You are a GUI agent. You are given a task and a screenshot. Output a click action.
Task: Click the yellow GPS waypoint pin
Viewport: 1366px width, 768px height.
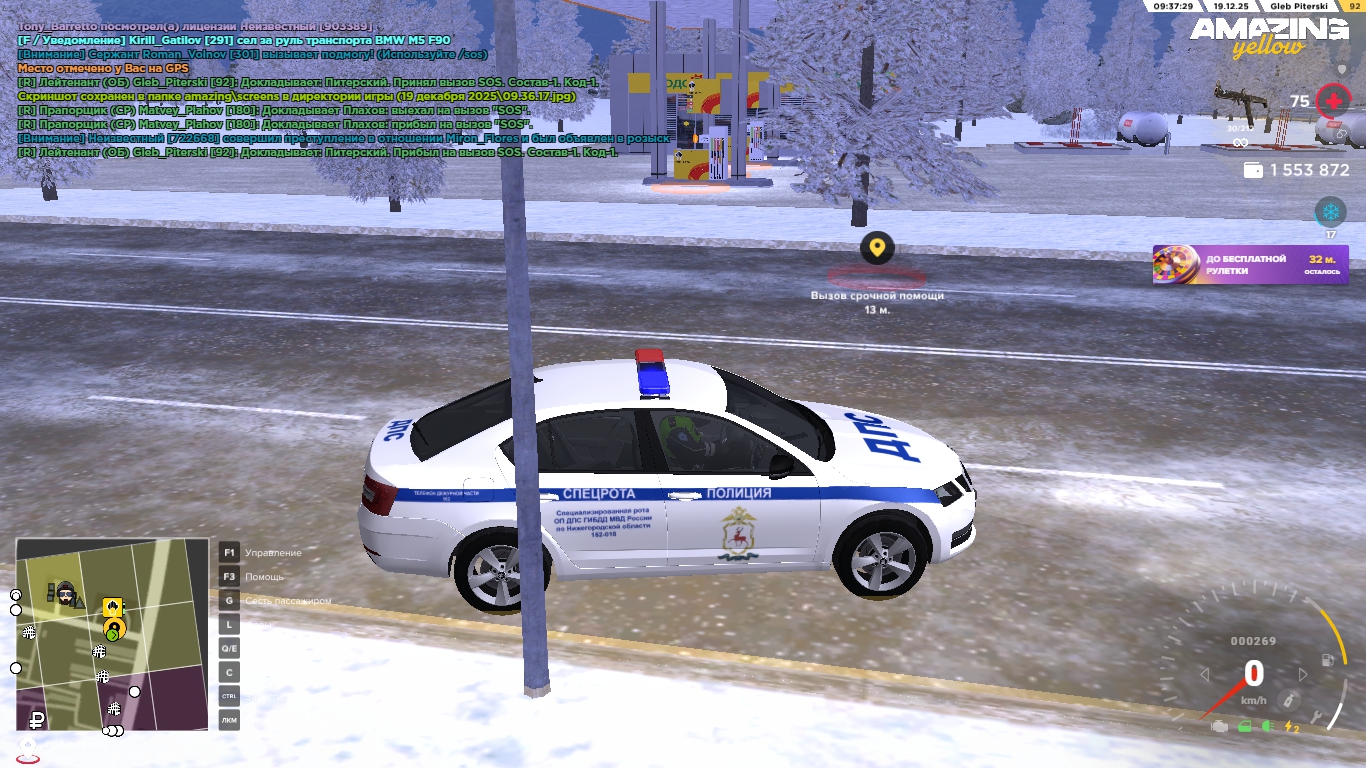[877, 247]
